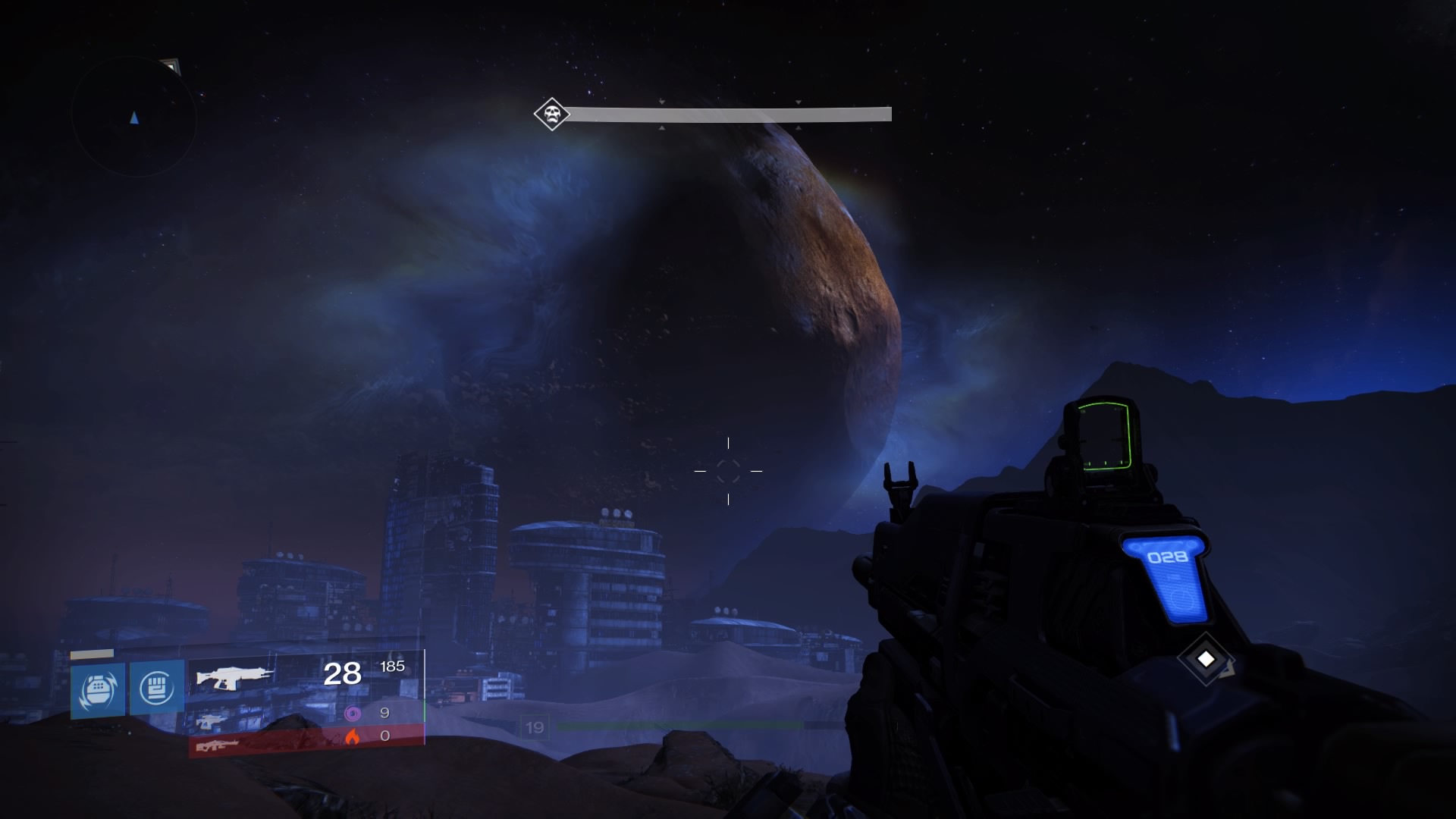1456x819 pixels.
Task: Click the circular radar minimap
Action: 134,117
